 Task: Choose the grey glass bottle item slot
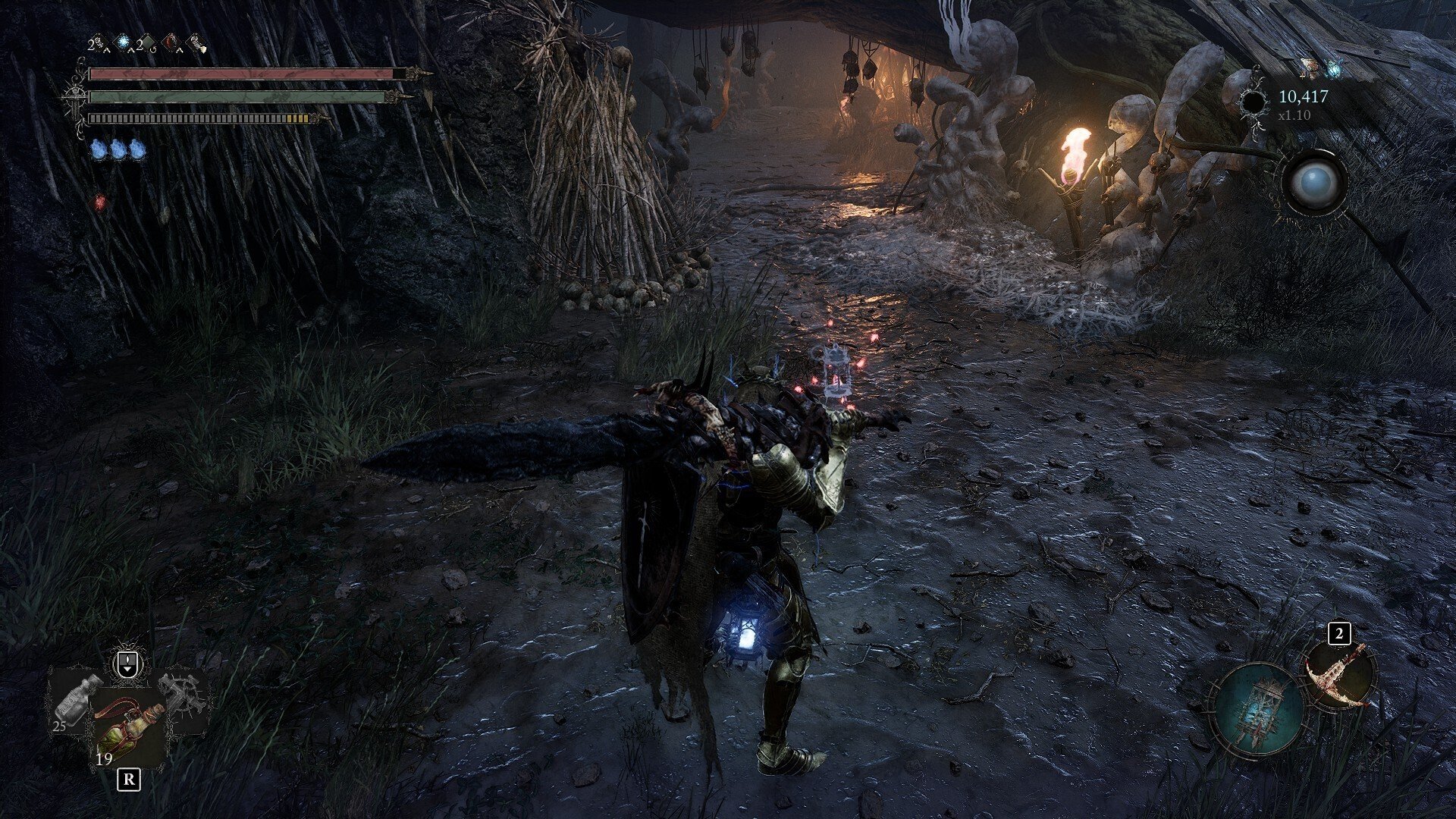tap(76, 698)
